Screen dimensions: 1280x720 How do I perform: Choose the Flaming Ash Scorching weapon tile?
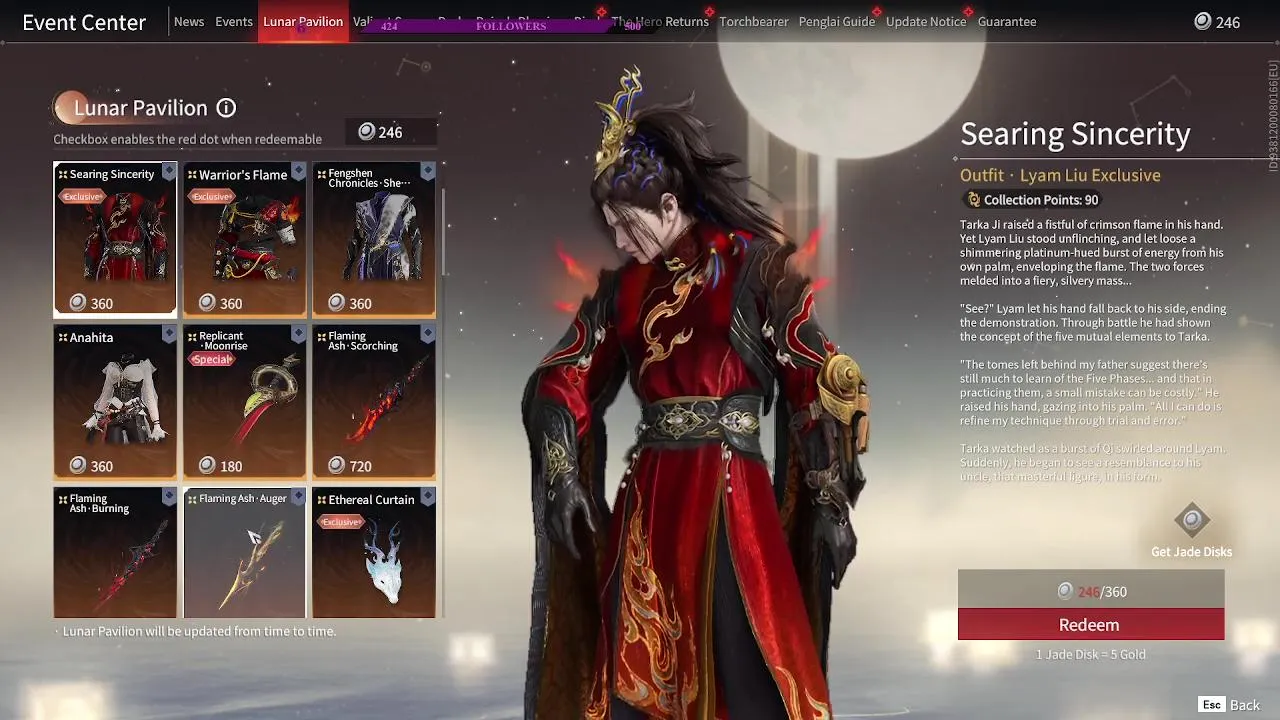373,405
